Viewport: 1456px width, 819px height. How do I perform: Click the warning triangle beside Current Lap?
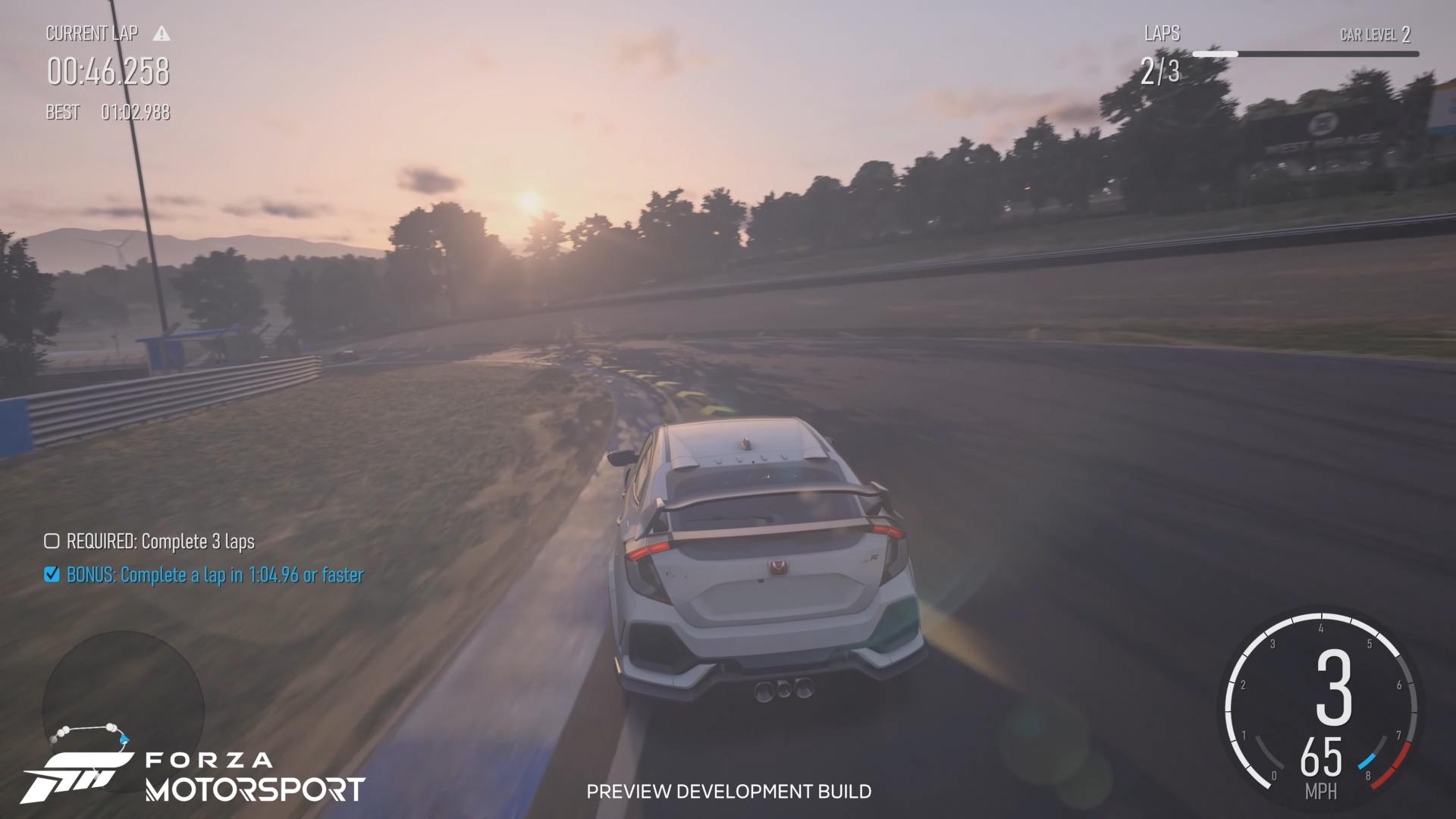click(162, 33)
